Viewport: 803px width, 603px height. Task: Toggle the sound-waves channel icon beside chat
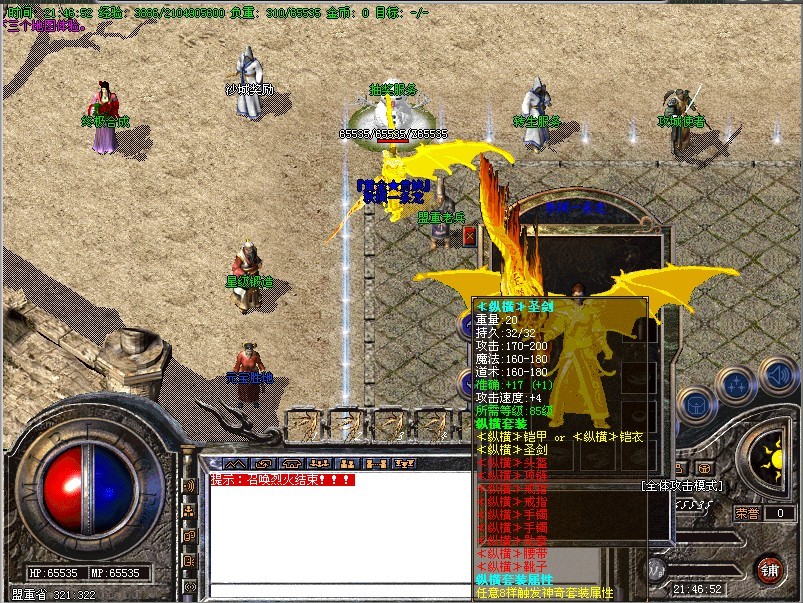[x=189, y=487]
